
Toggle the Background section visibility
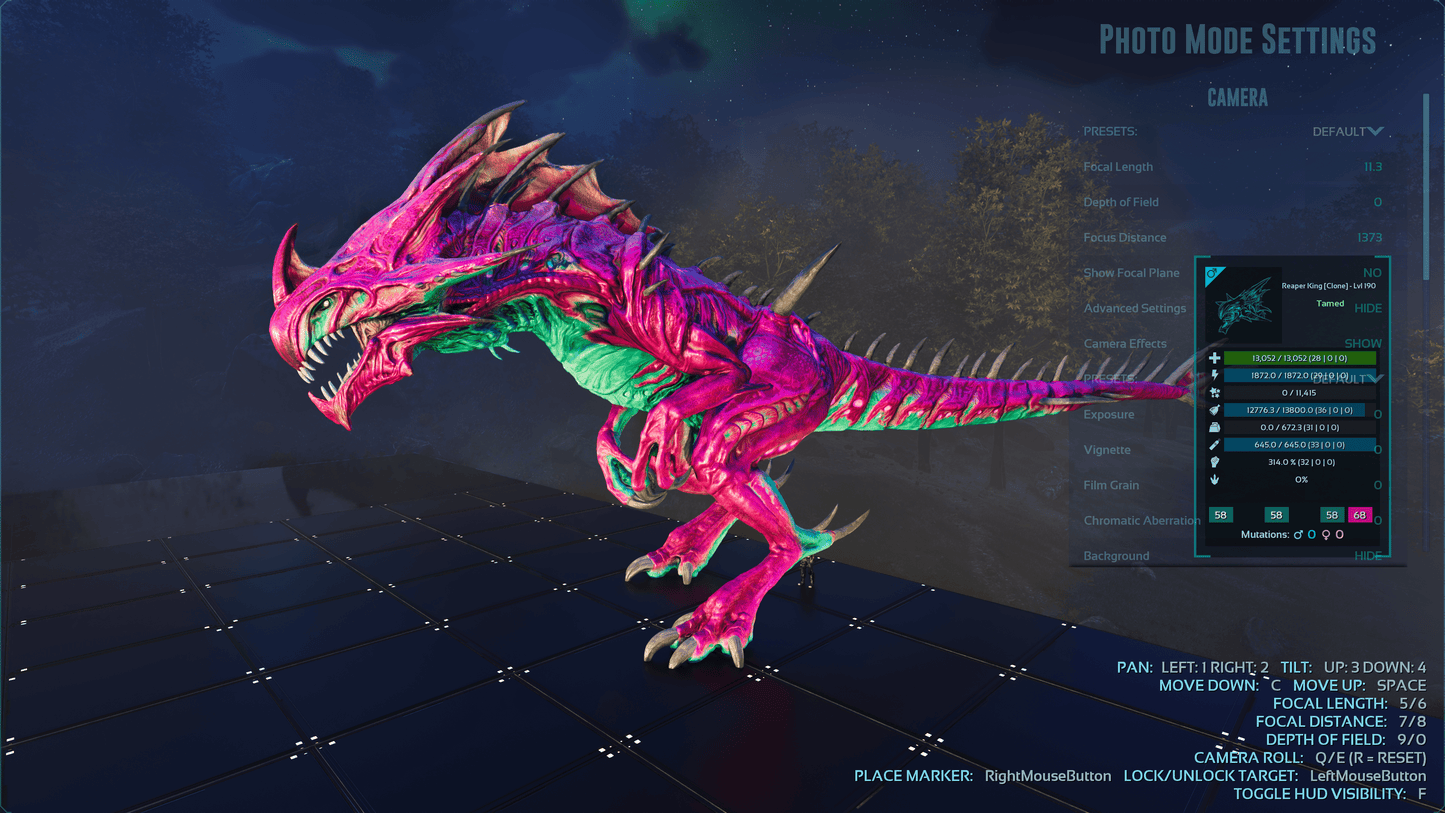click(1368, 556)
